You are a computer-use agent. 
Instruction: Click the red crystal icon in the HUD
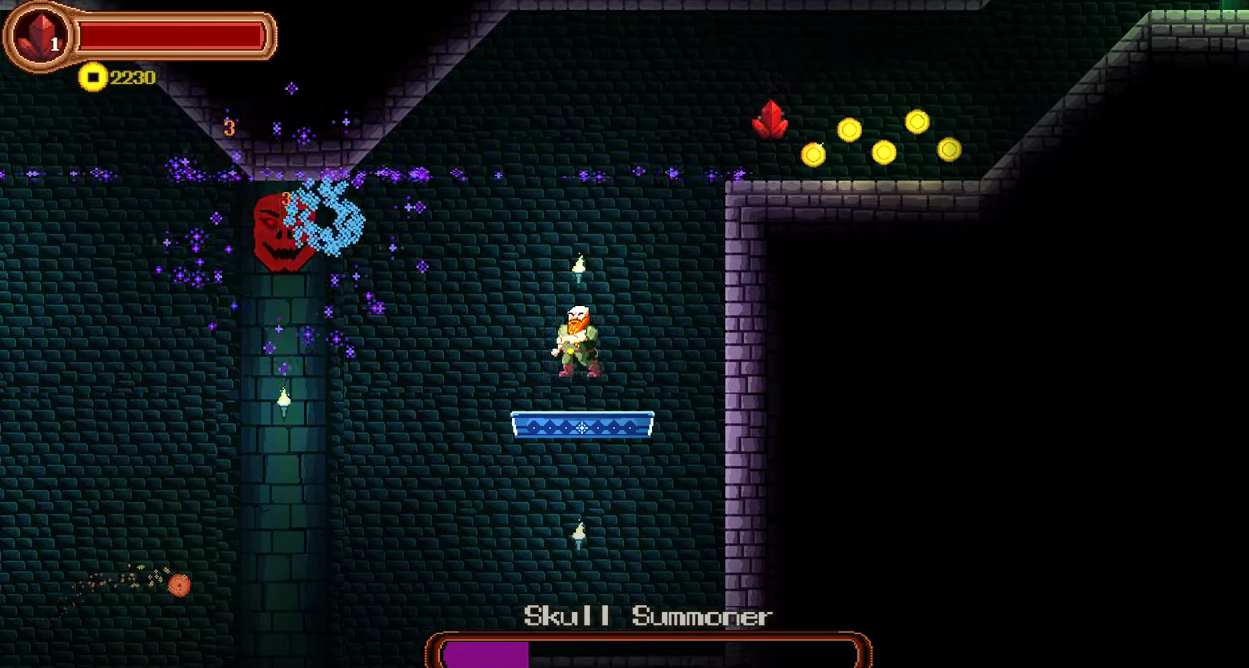37,36
